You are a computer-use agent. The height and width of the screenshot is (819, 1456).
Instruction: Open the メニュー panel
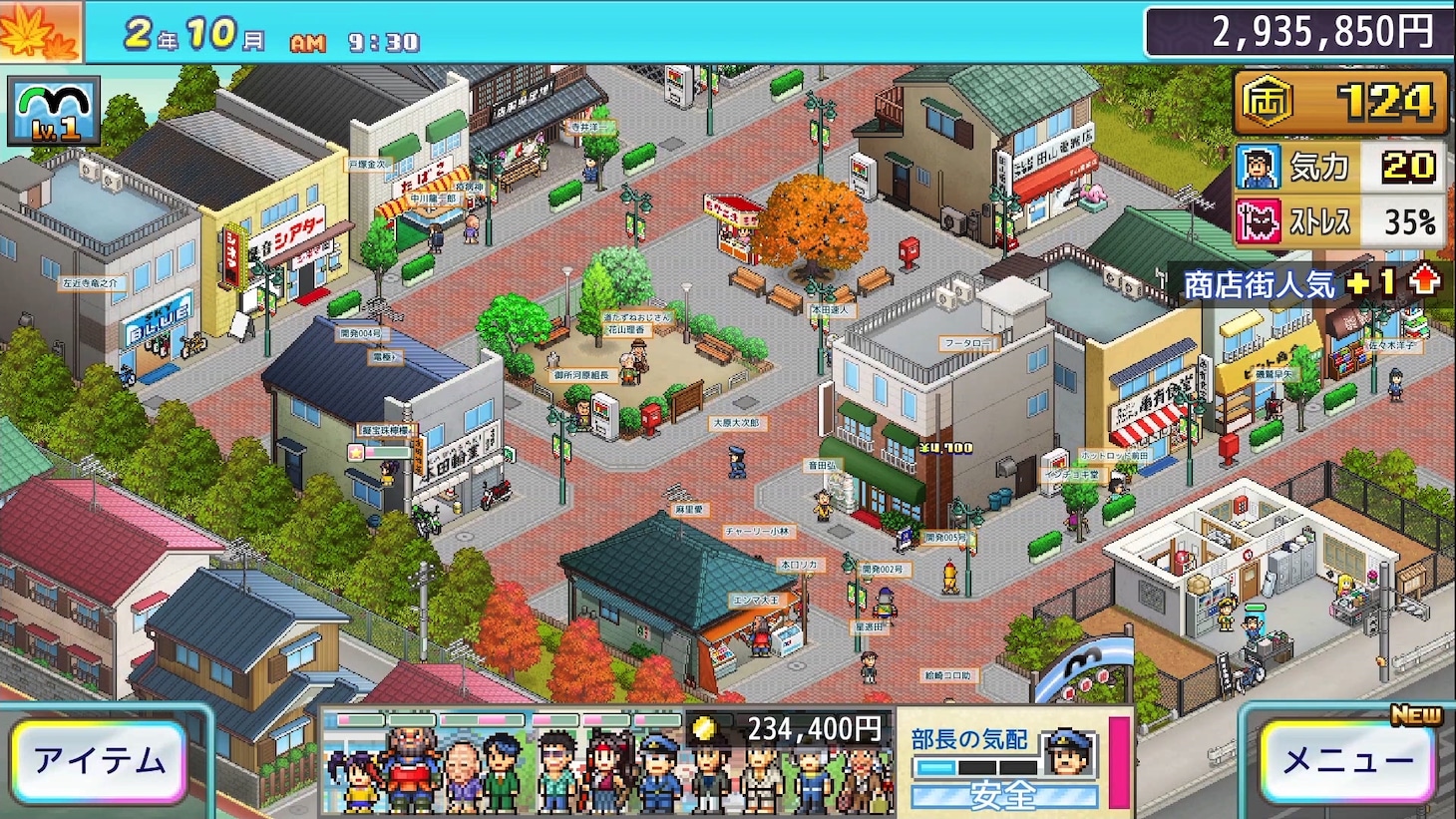tap(1348, 760)
